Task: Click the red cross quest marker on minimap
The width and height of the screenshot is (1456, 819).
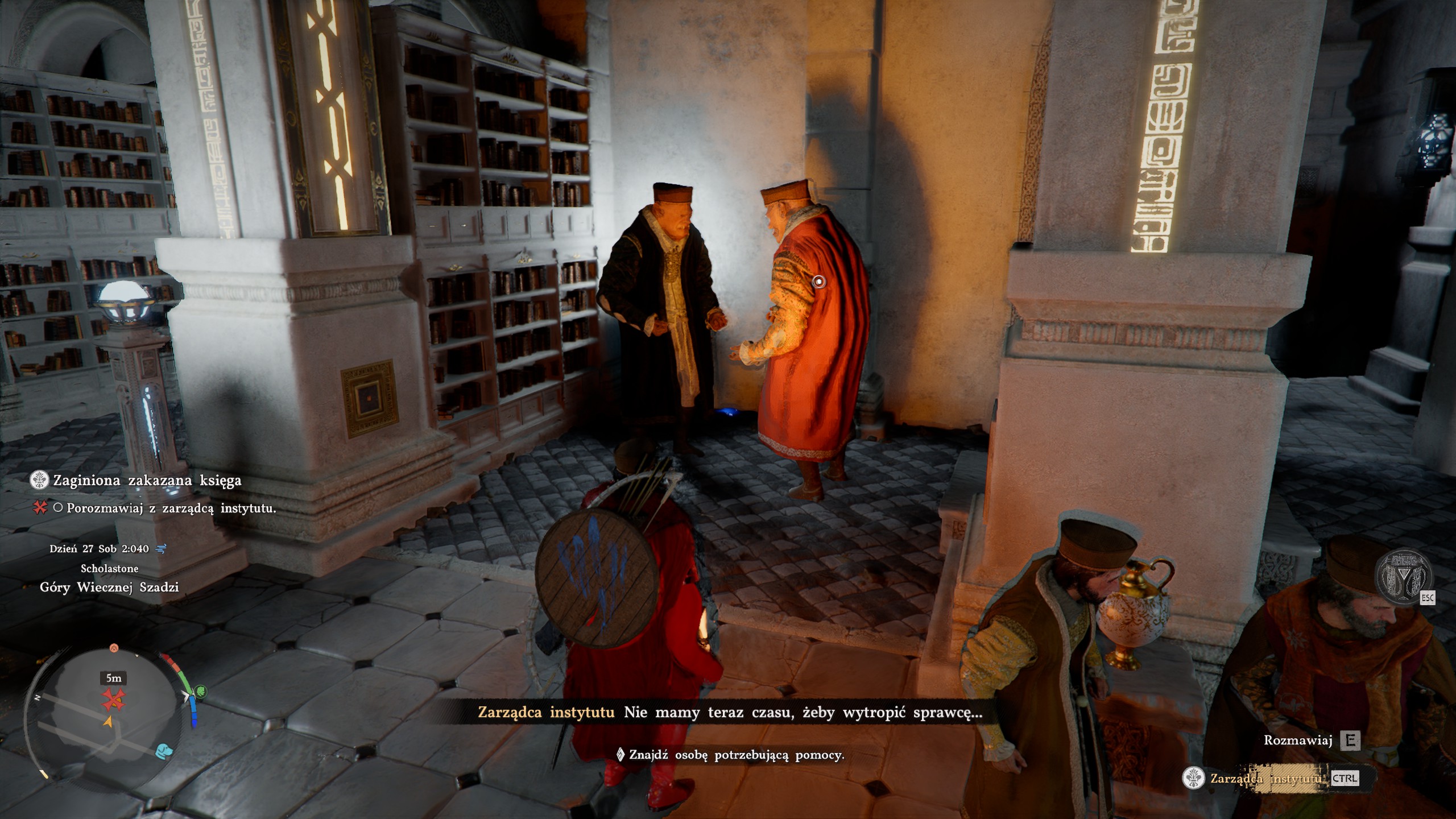Action: [x=113, y=700]
